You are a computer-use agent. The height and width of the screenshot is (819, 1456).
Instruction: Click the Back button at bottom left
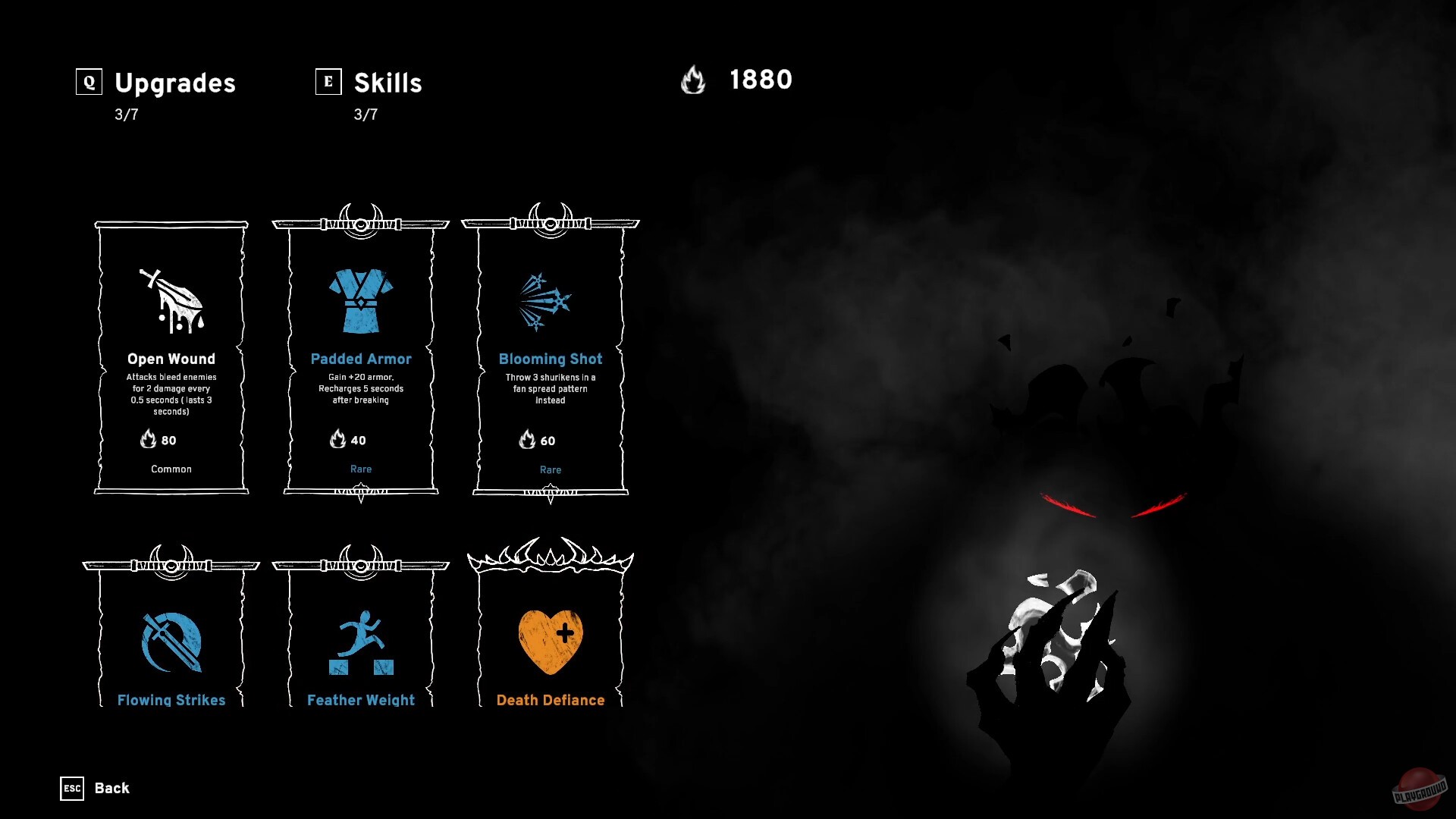(111, 789)
